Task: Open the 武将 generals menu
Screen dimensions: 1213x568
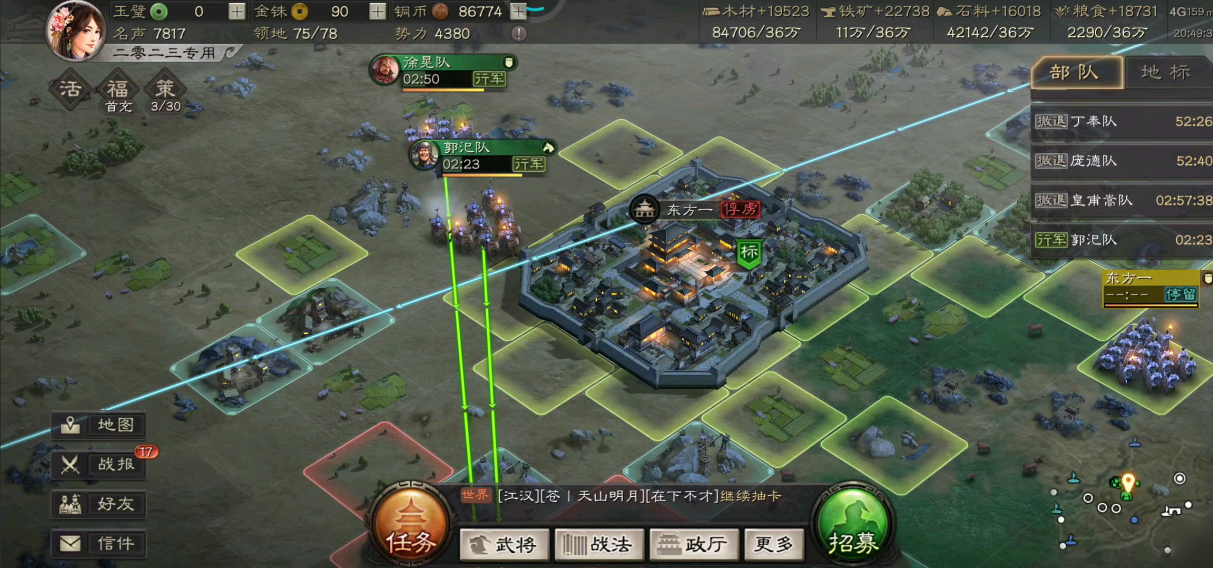Action: pos(503,544)
